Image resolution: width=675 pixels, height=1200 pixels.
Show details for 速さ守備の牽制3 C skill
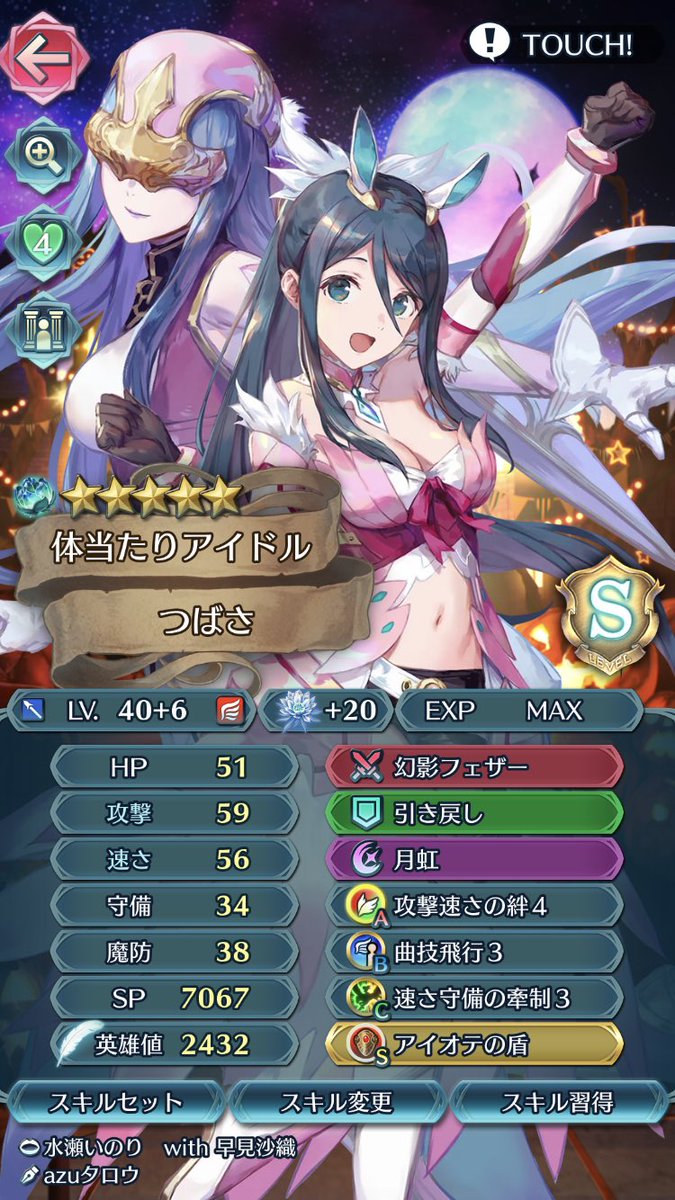click(x=475, y=997)
